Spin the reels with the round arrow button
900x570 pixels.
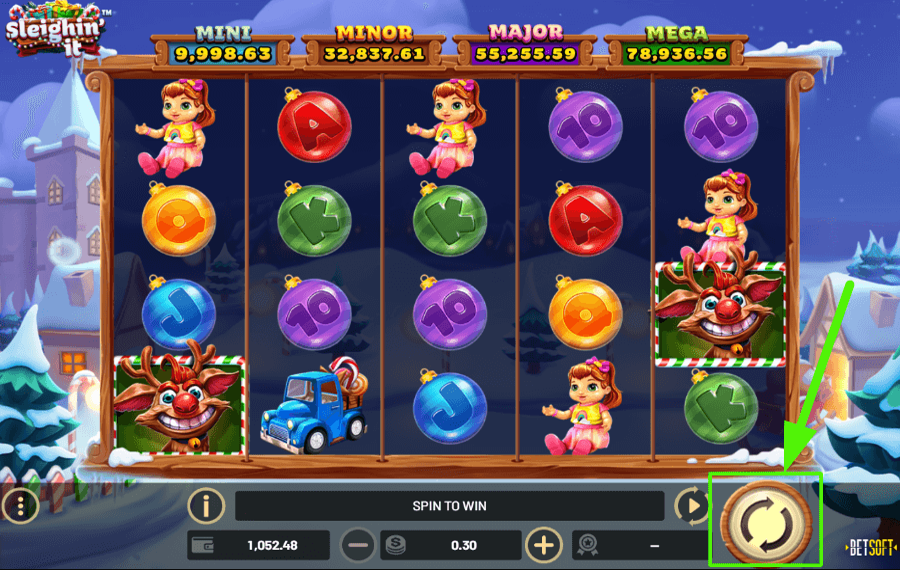[765, 519]
